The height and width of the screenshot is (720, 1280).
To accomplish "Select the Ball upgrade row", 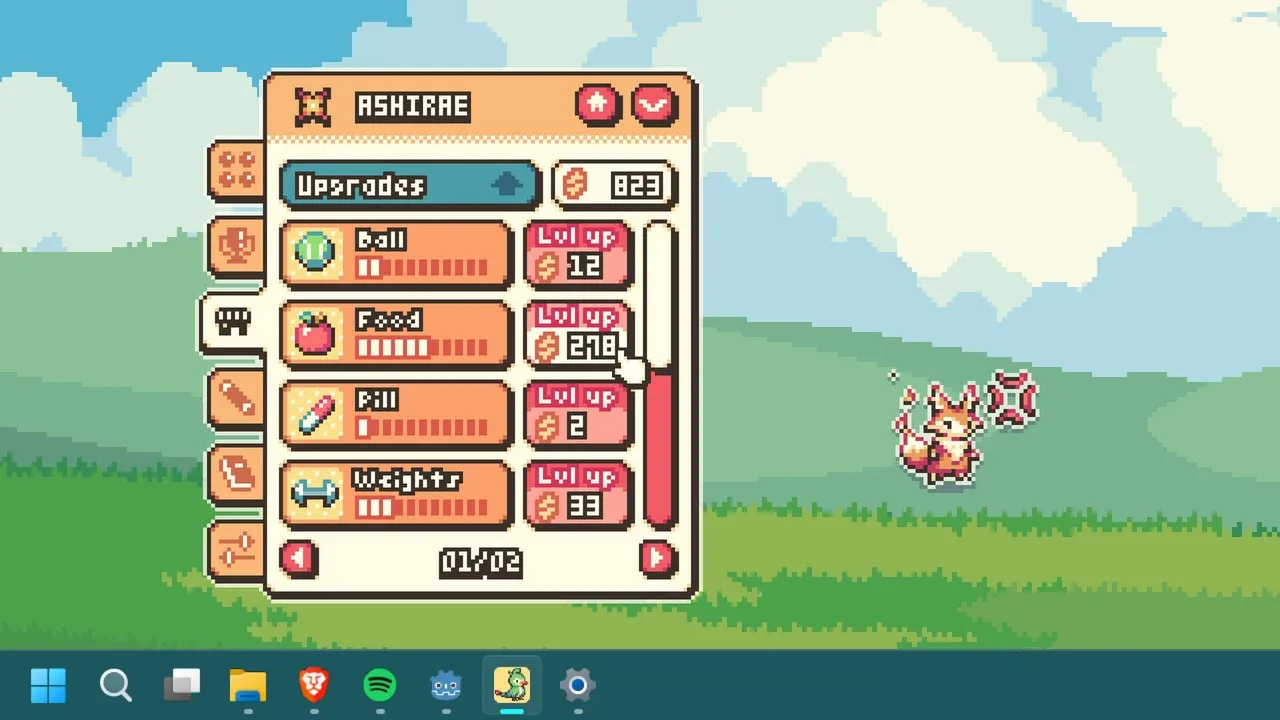I will tap(396, 254).
